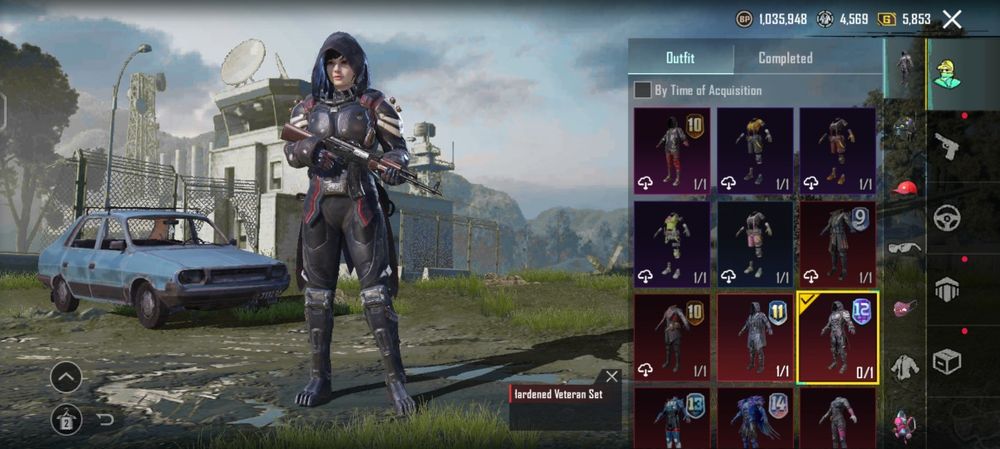Toggle By Time of Acquisition checkbox
The image size is (1000, 449).
tap(644, 90)
